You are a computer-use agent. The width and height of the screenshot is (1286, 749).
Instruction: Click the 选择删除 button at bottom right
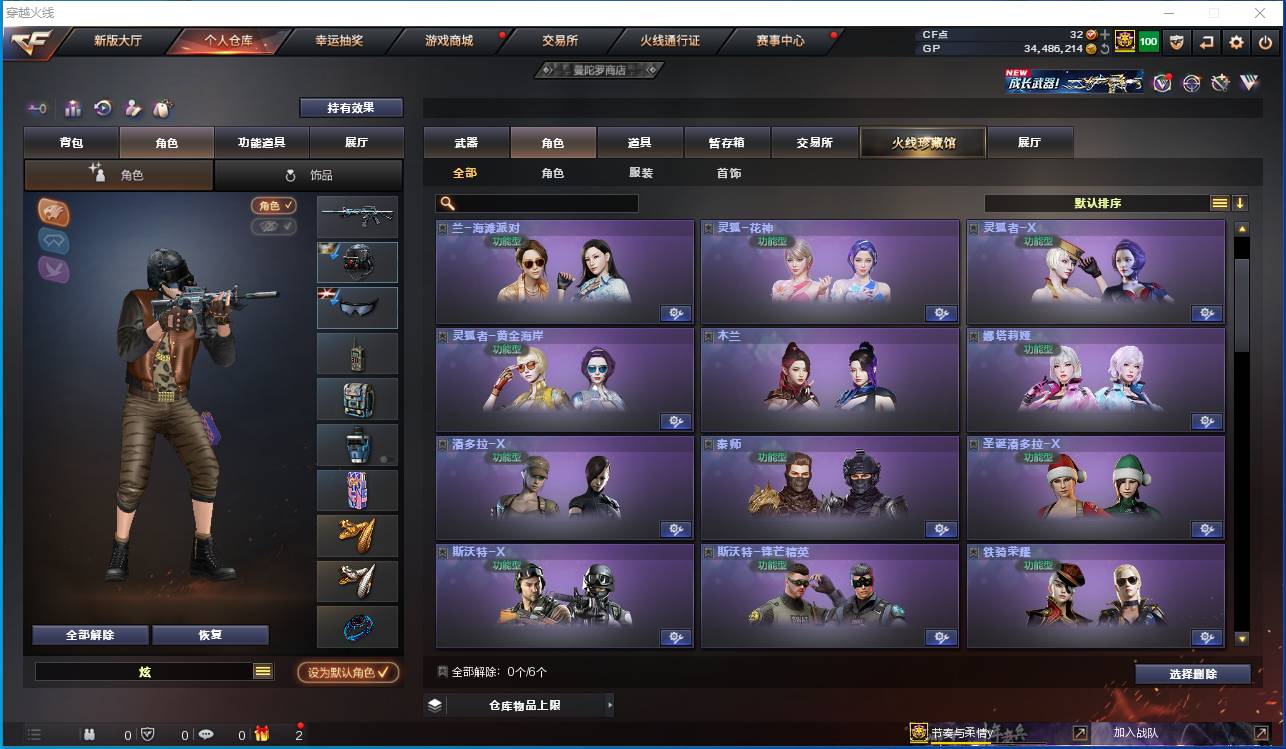(x=1192, y=673)
